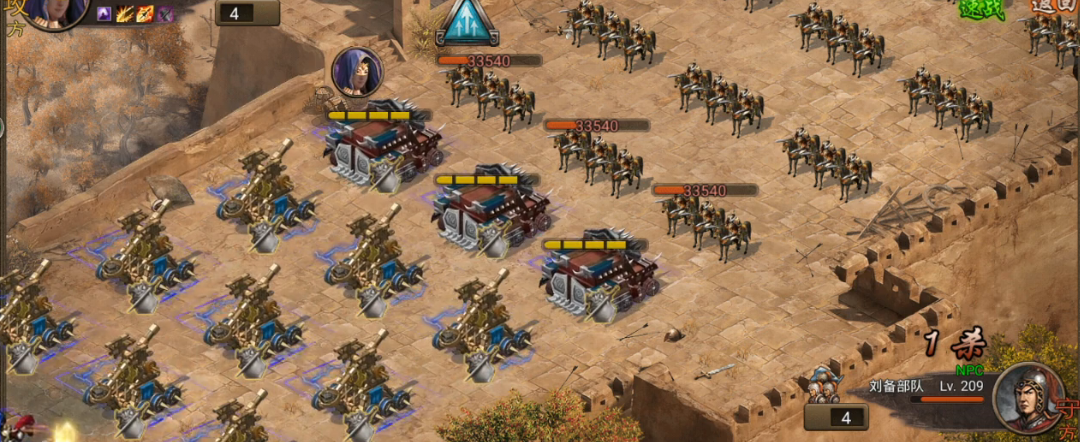Select the dark purple crossed-weapons skill icon
The image size is (1080, 442).
pos(165,14)
